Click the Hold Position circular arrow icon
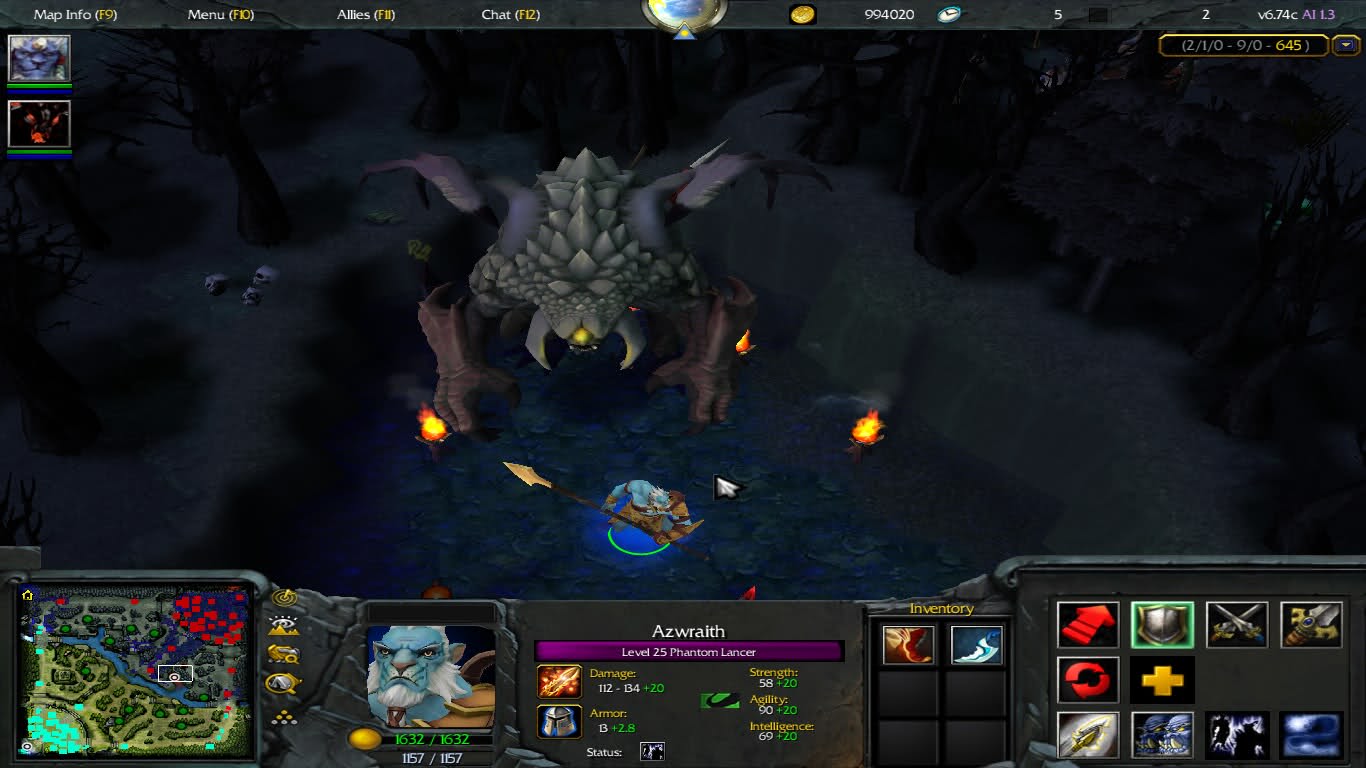 1087,679
